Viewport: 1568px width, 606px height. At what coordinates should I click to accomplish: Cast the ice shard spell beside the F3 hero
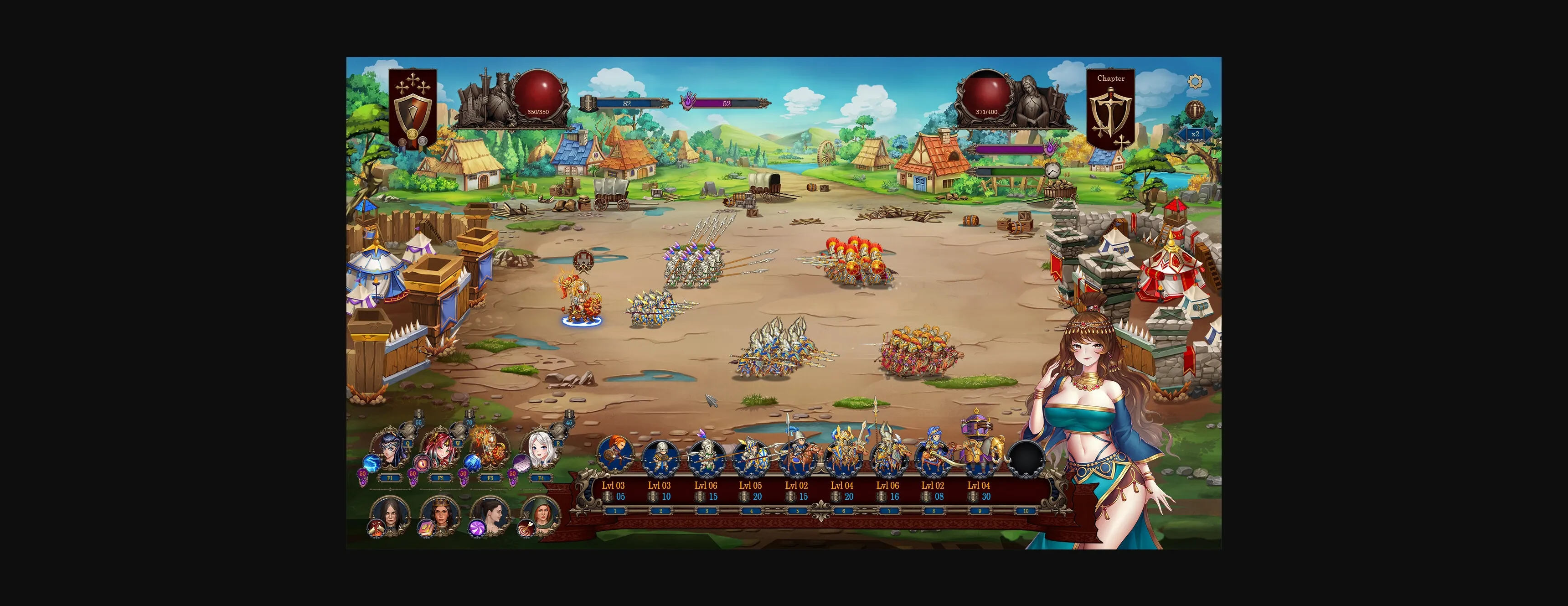[x=472, y=462]
